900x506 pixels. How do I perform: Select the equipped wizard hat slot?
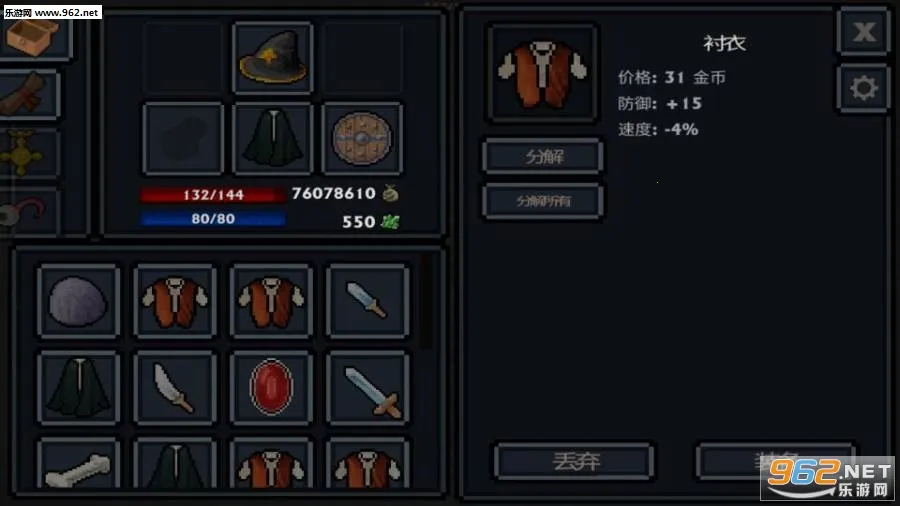click(x=273, y=59)
